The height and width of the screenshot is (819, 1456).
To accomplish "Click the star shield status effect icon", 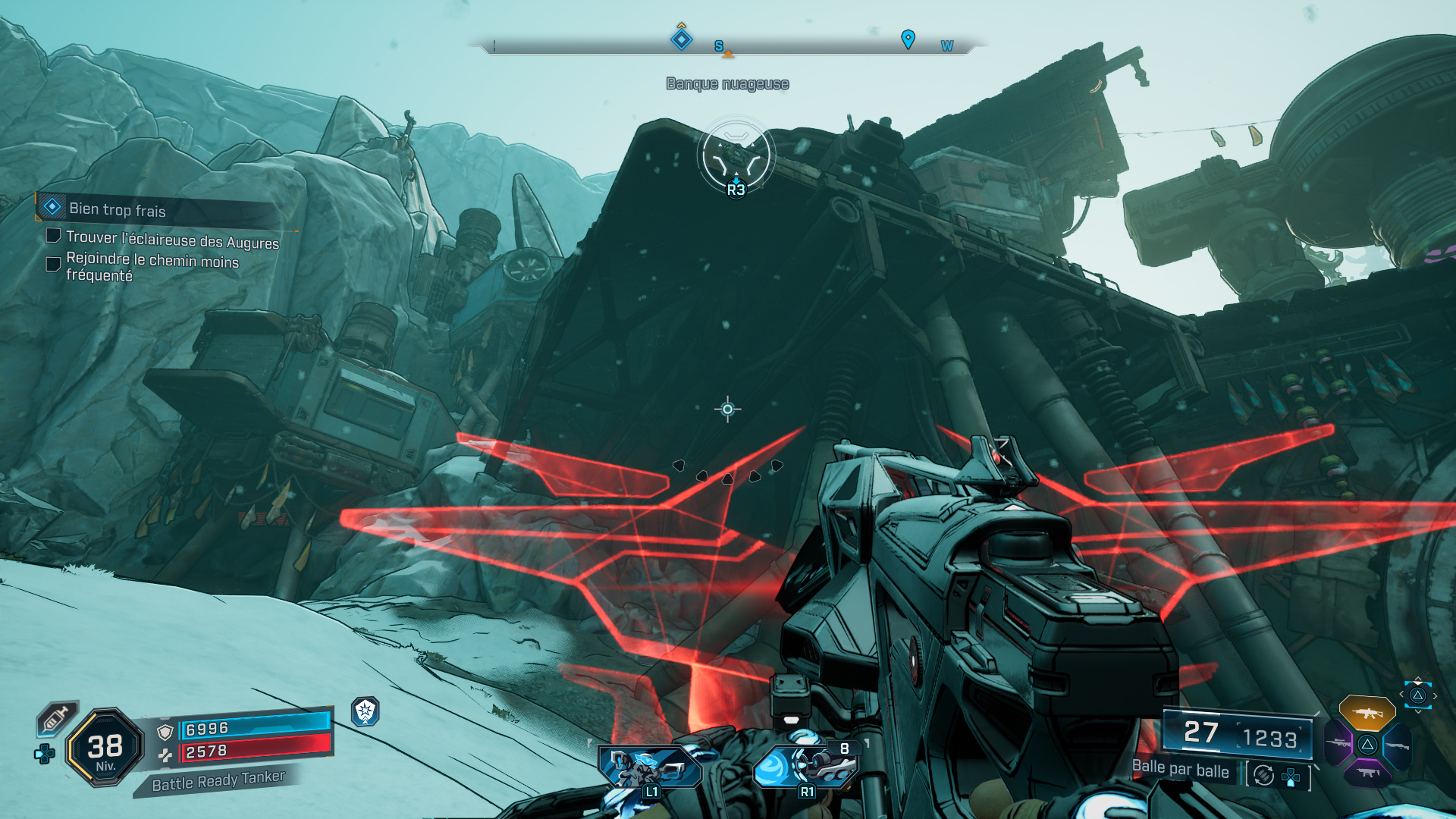I will tap(366, 711).
